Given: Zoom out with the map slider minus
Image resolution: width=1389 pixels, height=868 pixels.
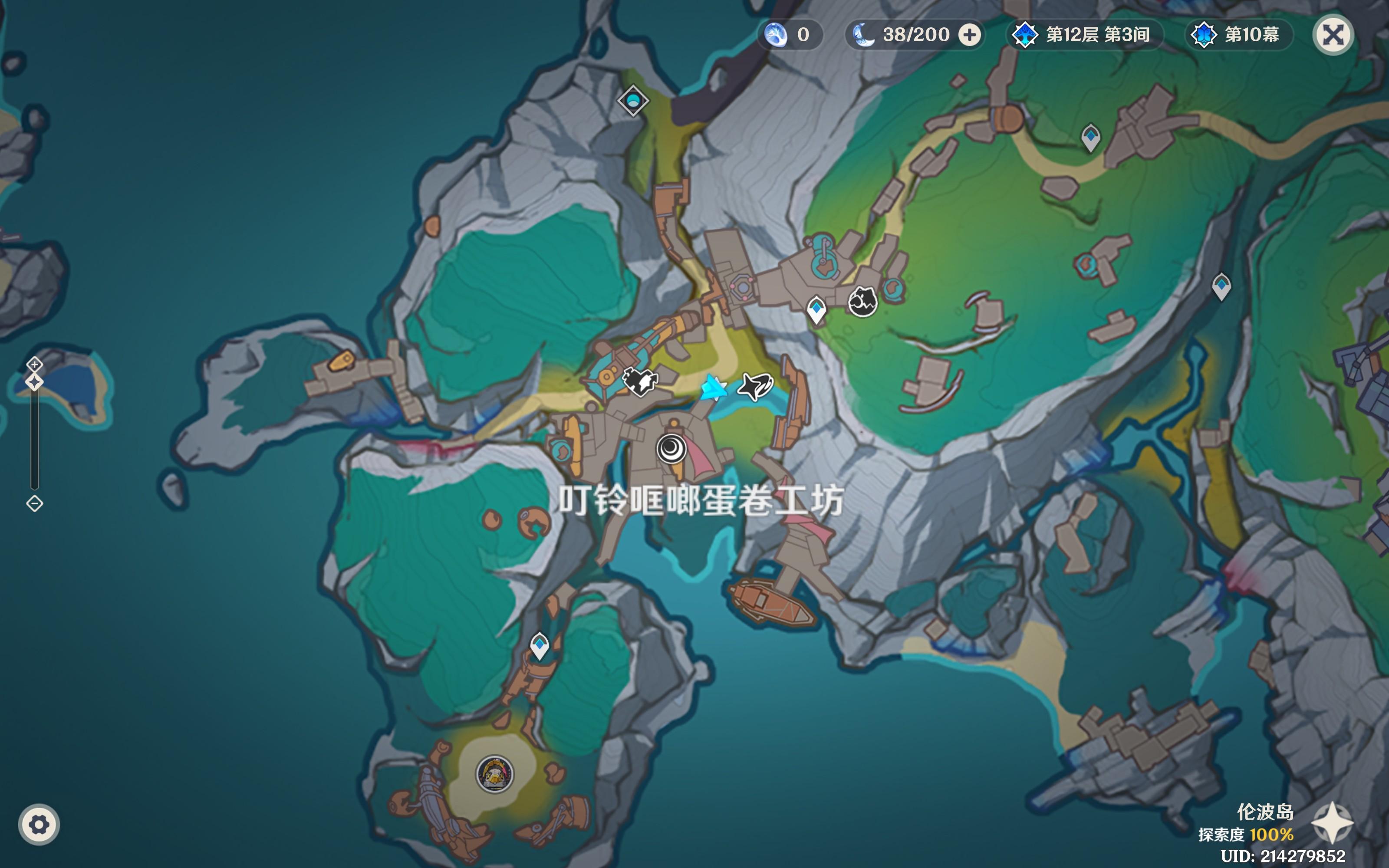Looking at the screenshot, I should click(x=34, y=503).
